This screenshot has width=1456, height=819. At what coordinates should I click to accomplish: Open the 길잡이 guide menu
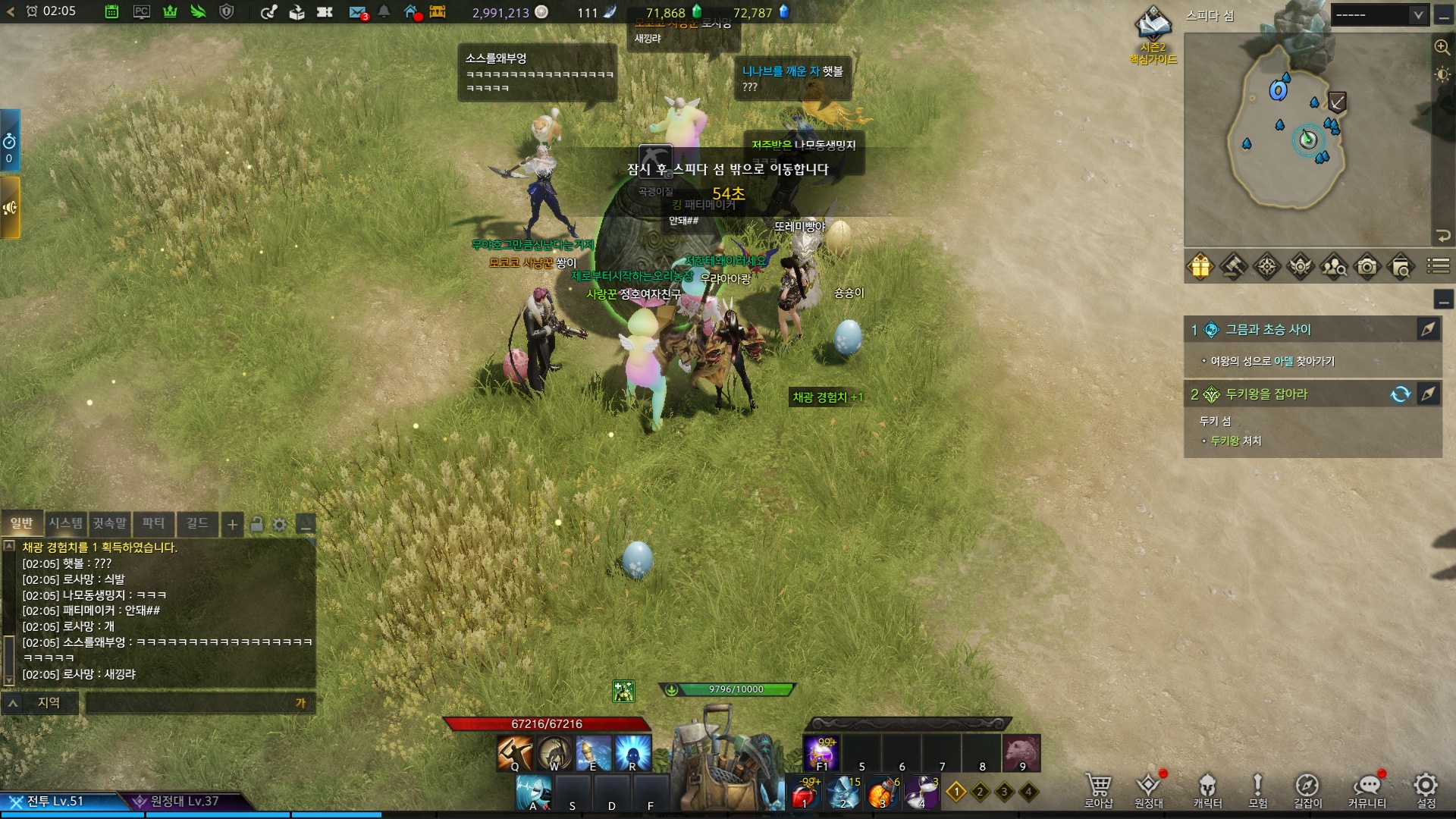pyautogui.click(x=1307, y=790)
